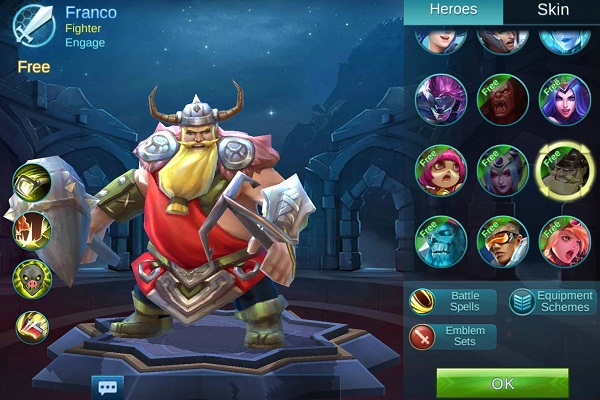Select the orange-haired shouting girl hero portrait

pyautogui.click(x=565, y=241)
